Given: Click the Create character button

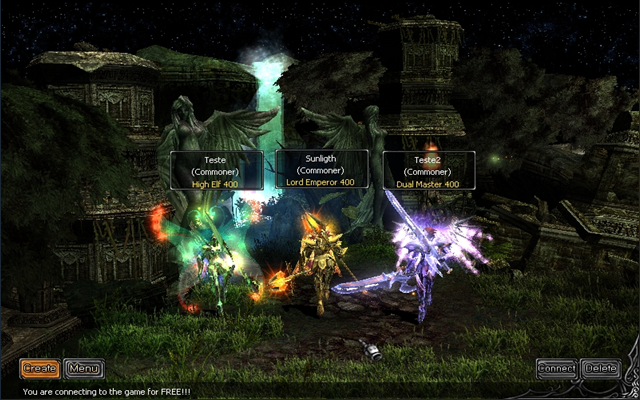Looking at the screenshot, I should (x=40, y=368).
